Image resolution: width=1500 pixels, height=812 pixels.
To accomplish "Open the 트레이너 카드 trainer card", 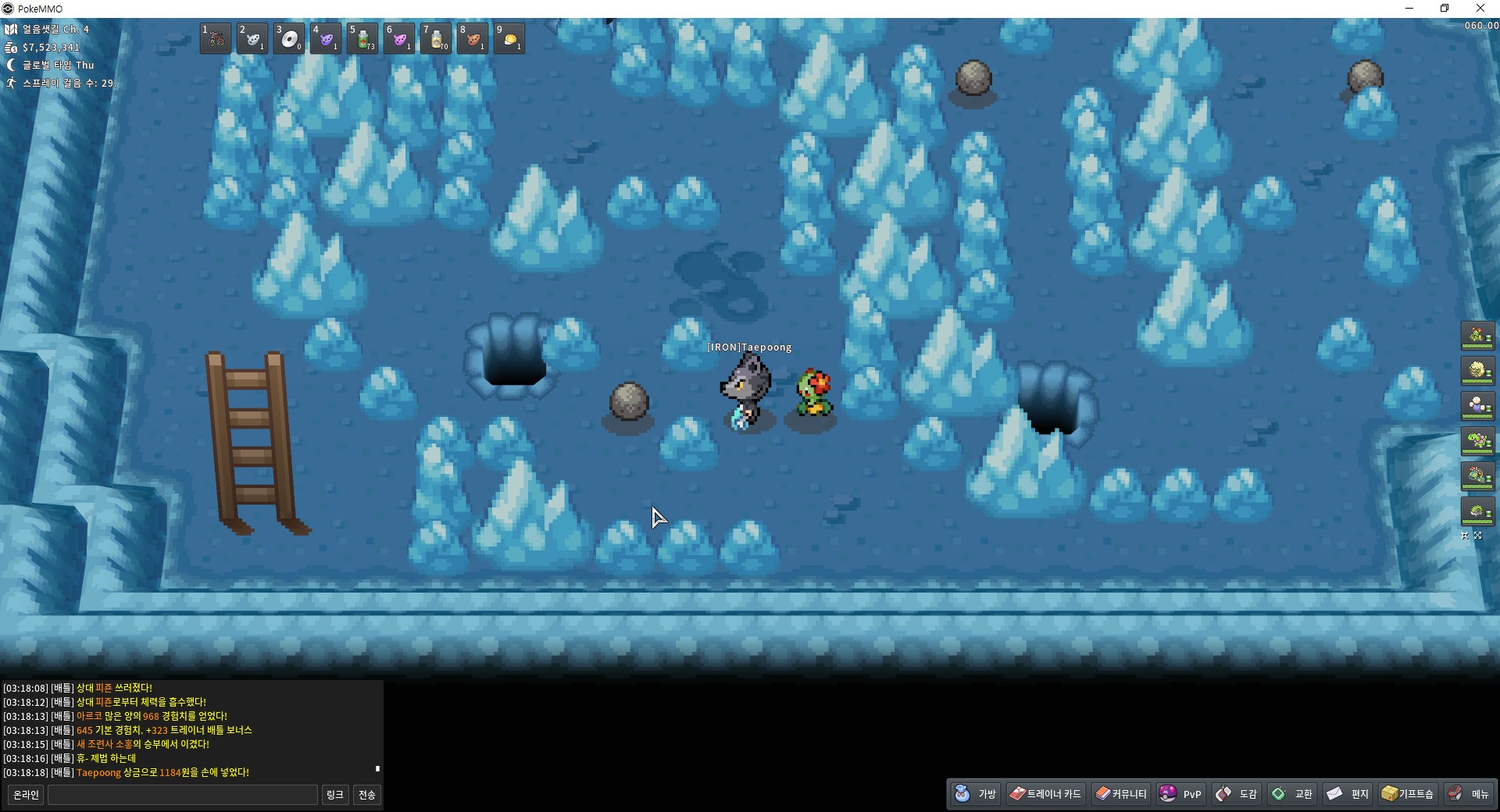I will (x=1045, y=794).
